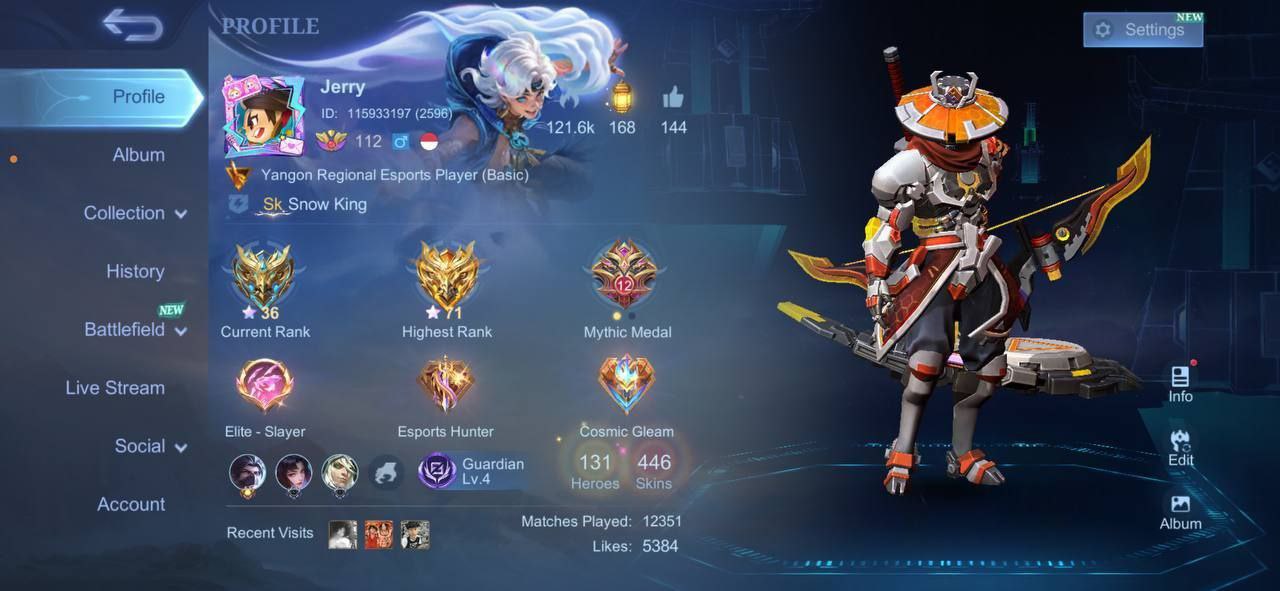Screen dimensions: 1280x591
Task: Open the Account tab
Action: click(x=131, y=505)
